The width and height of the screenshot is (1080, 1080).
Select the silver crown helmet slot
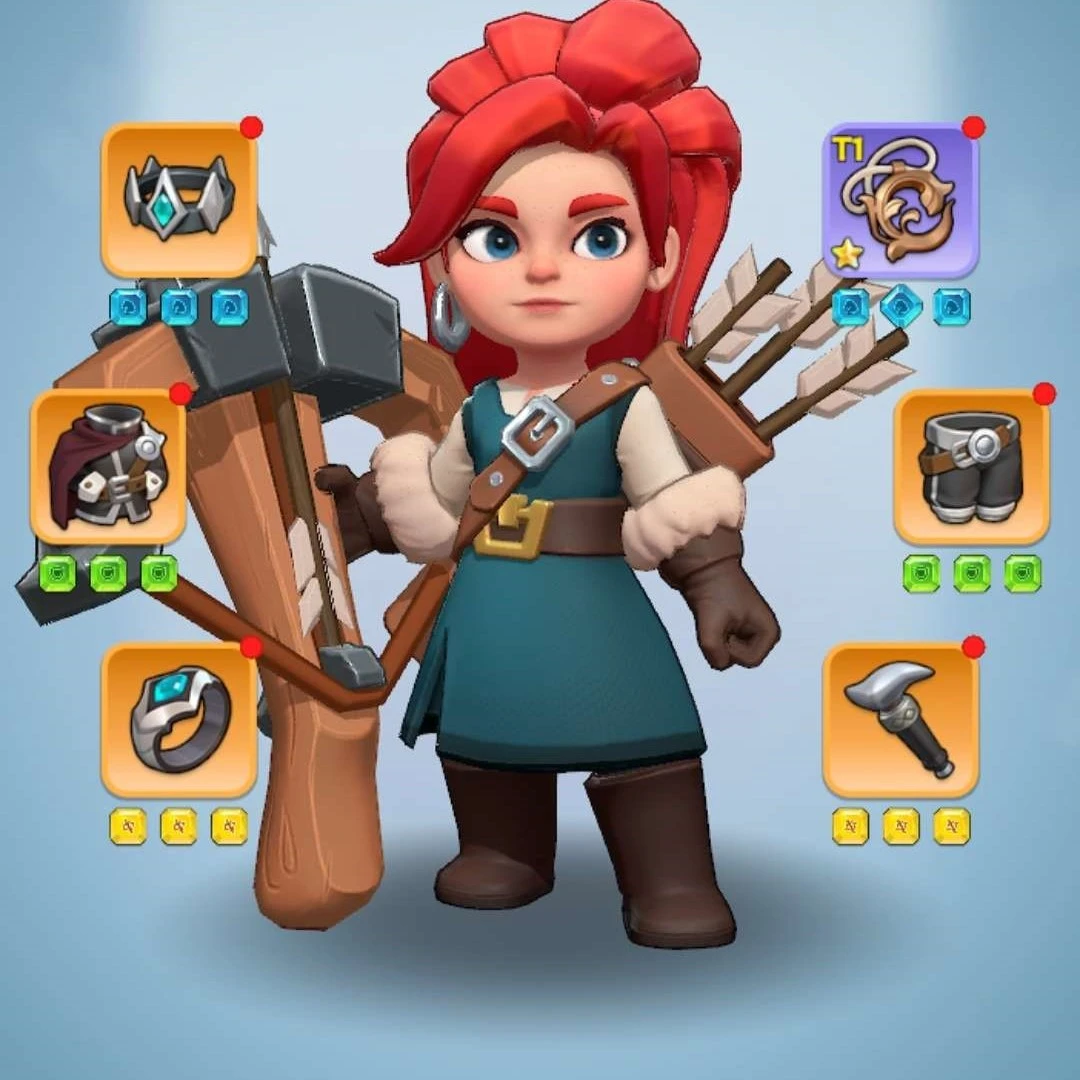point(179,200)
